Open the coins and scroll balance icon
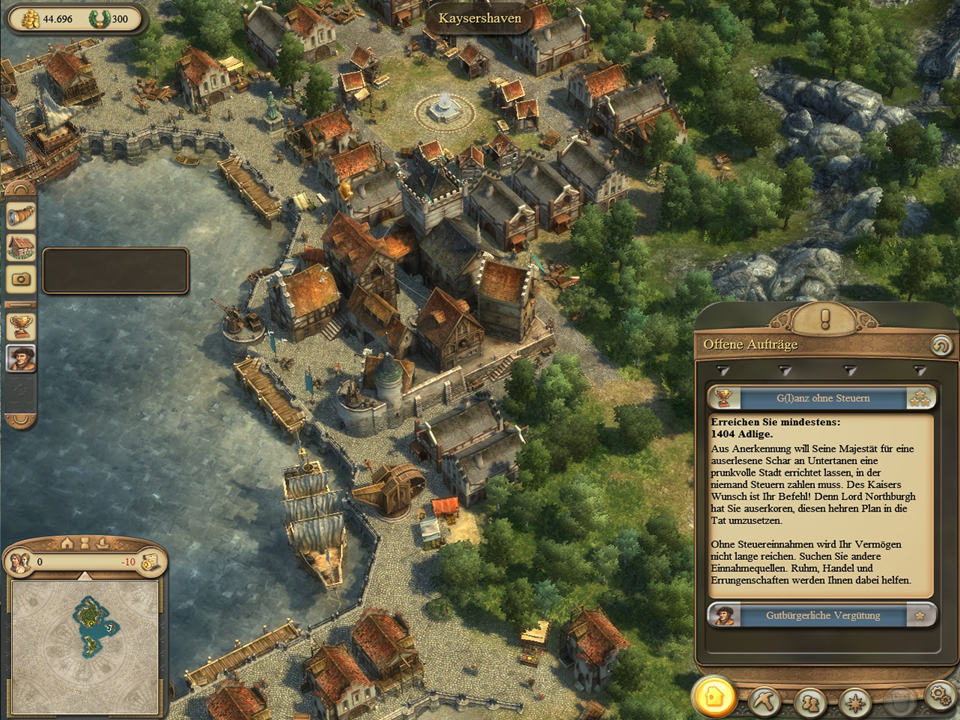Viewport: 960px width, 720px height. click(151, 562)
